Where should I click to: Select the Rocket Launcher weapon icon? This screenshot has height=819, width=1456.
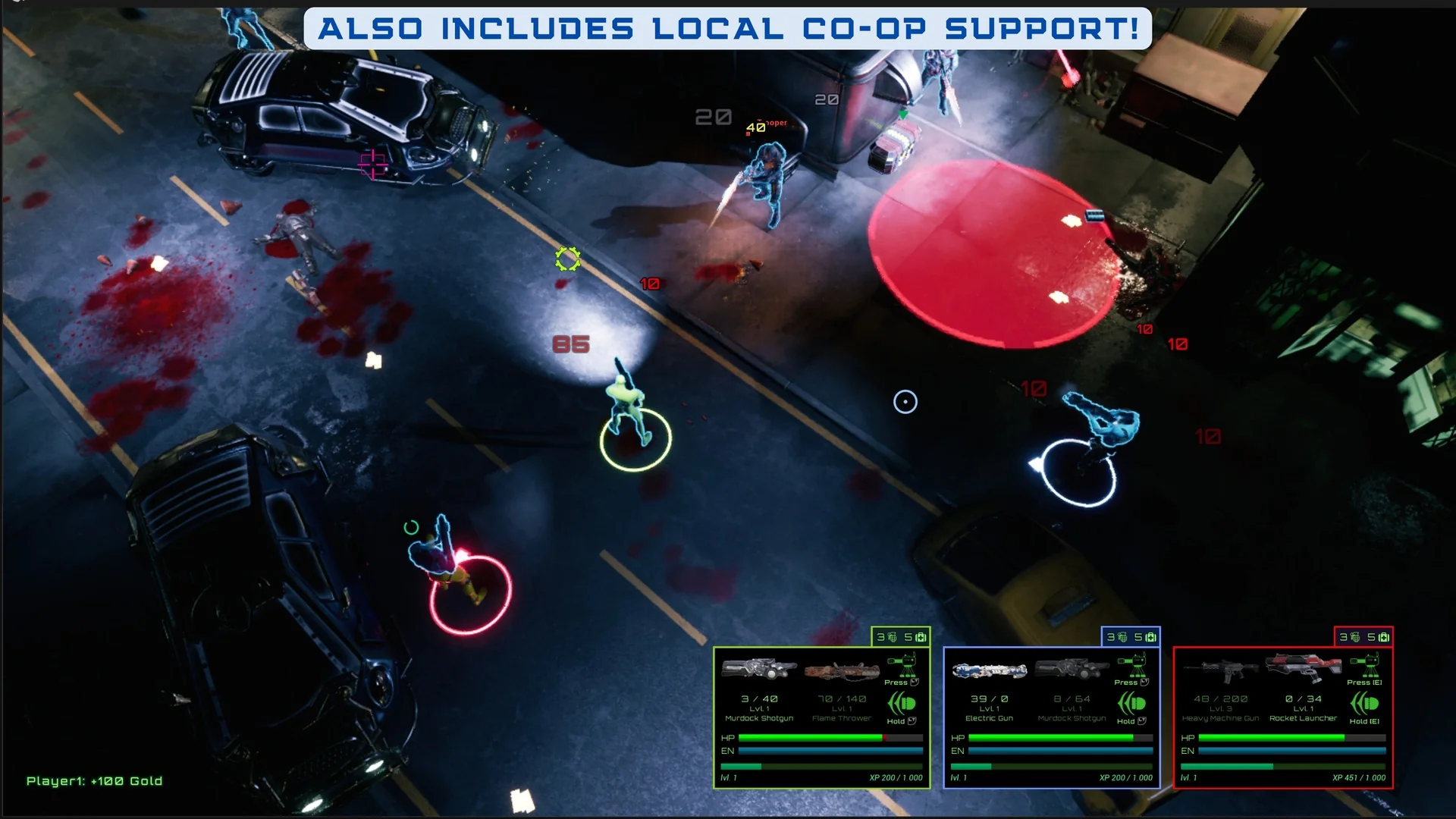pos(1303,667)
